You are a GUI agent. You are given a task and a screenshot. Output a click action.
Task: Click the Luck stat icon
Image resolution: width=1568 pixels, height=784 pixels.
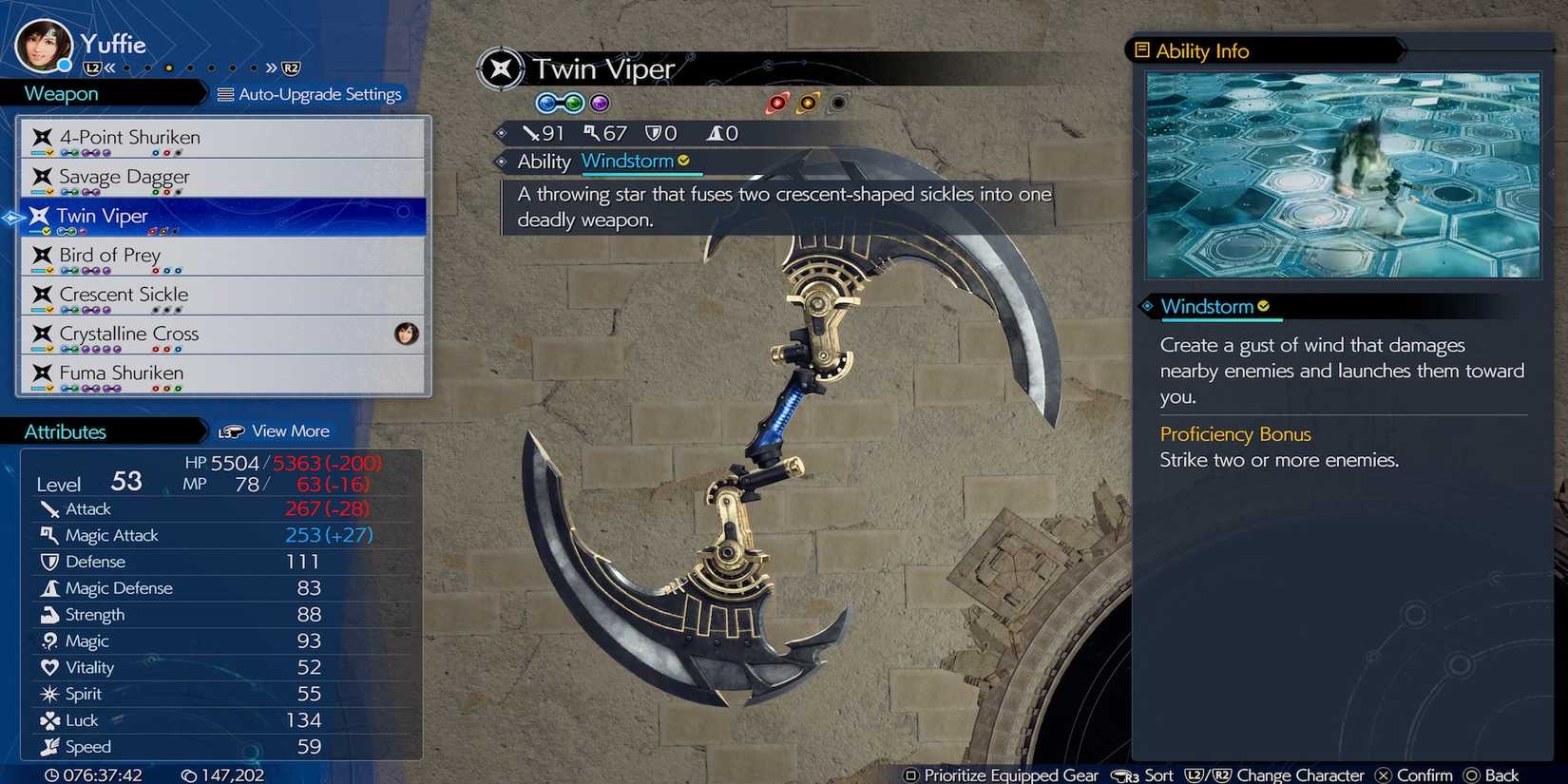48,720
